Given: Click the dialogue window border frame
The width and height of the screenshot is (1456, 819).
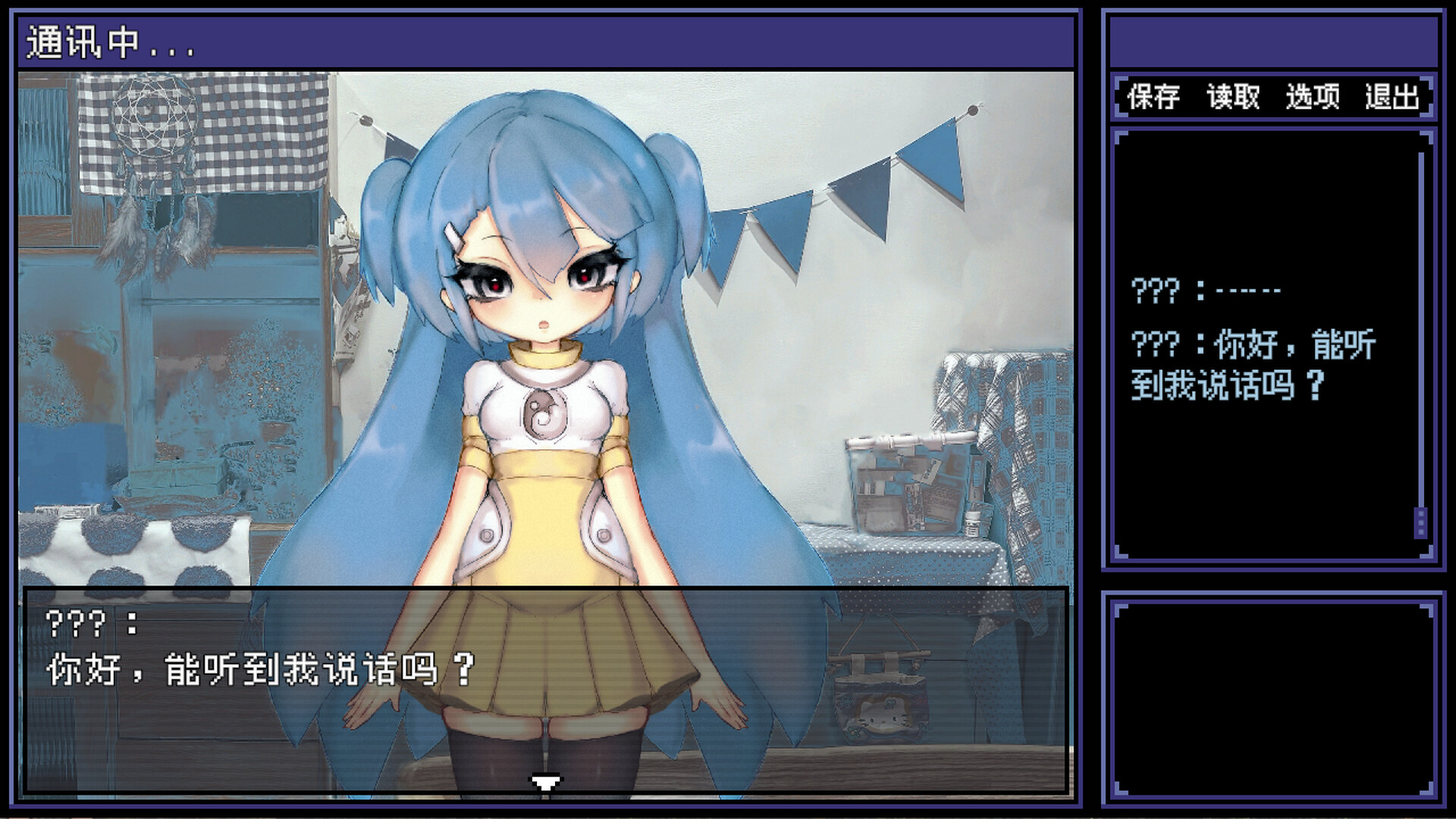Looking at the screenshot, I should coord(546,590).
